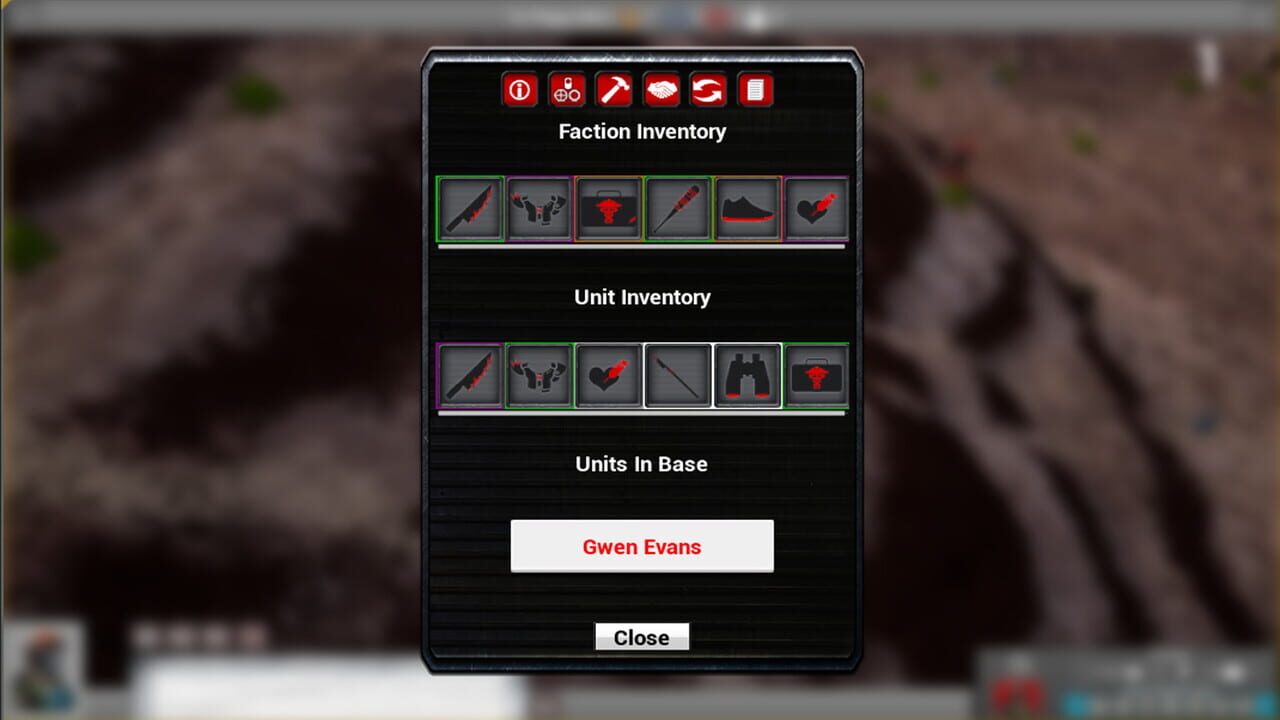The width and height of the screenshot is (1280, 720).
Task: Select Gwen Evans from Units In Base
Action: tap(641, 546)
